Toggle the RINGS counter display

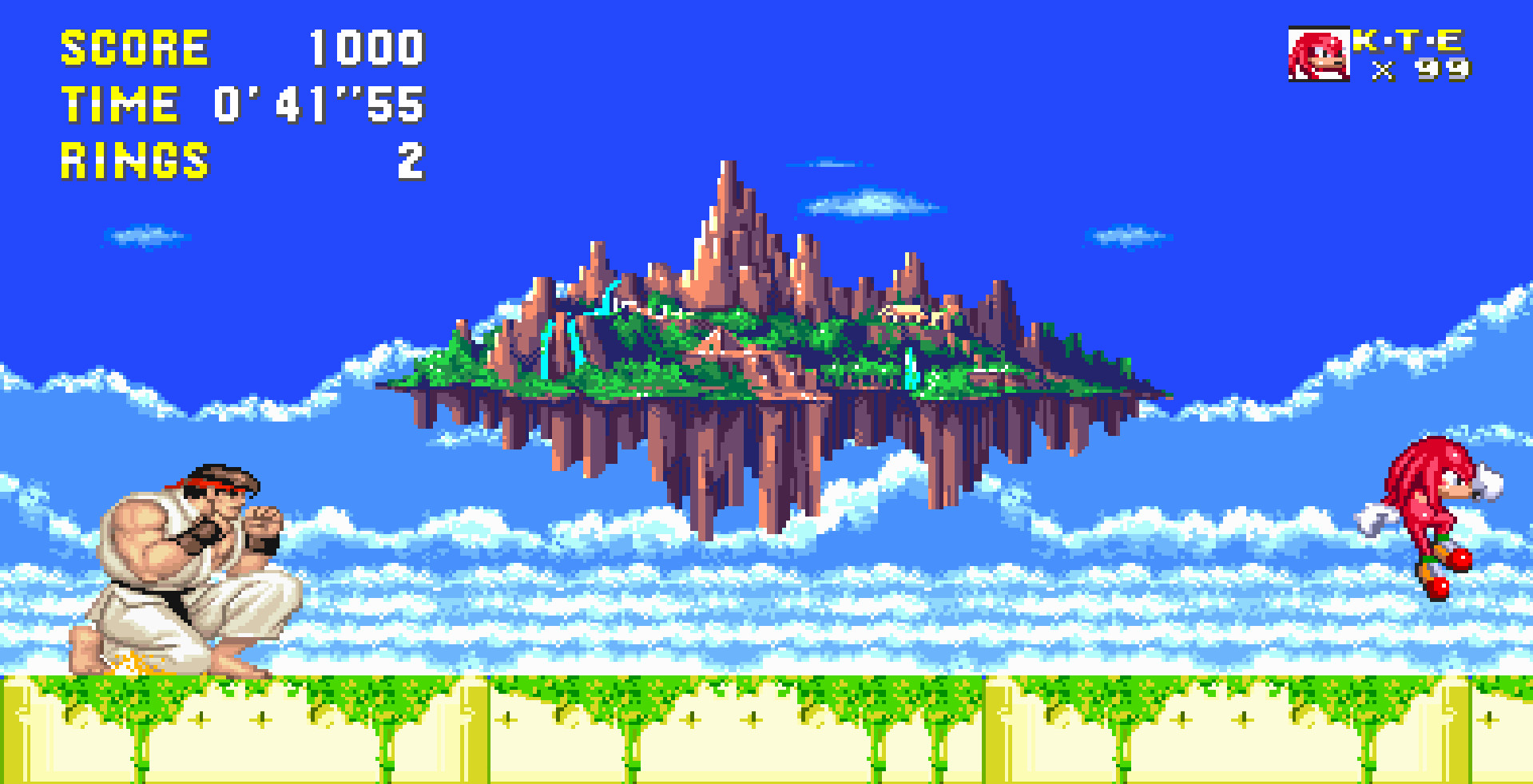(134, 158)
